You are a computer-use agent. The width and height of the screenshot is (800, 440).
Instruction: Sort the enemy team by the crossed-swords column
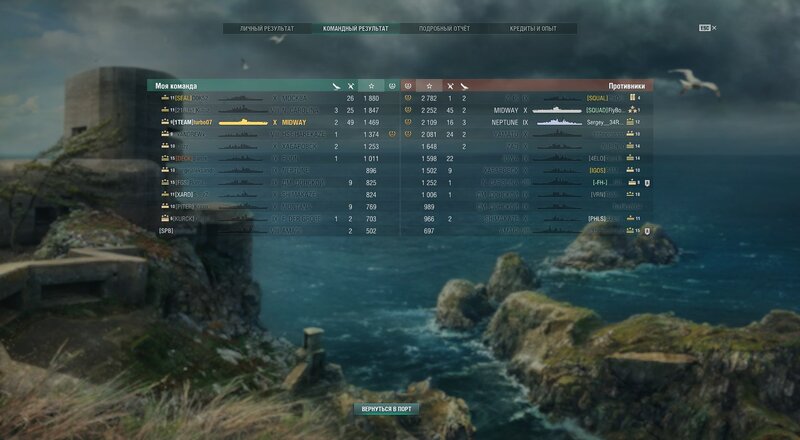(x=450, y=86)
